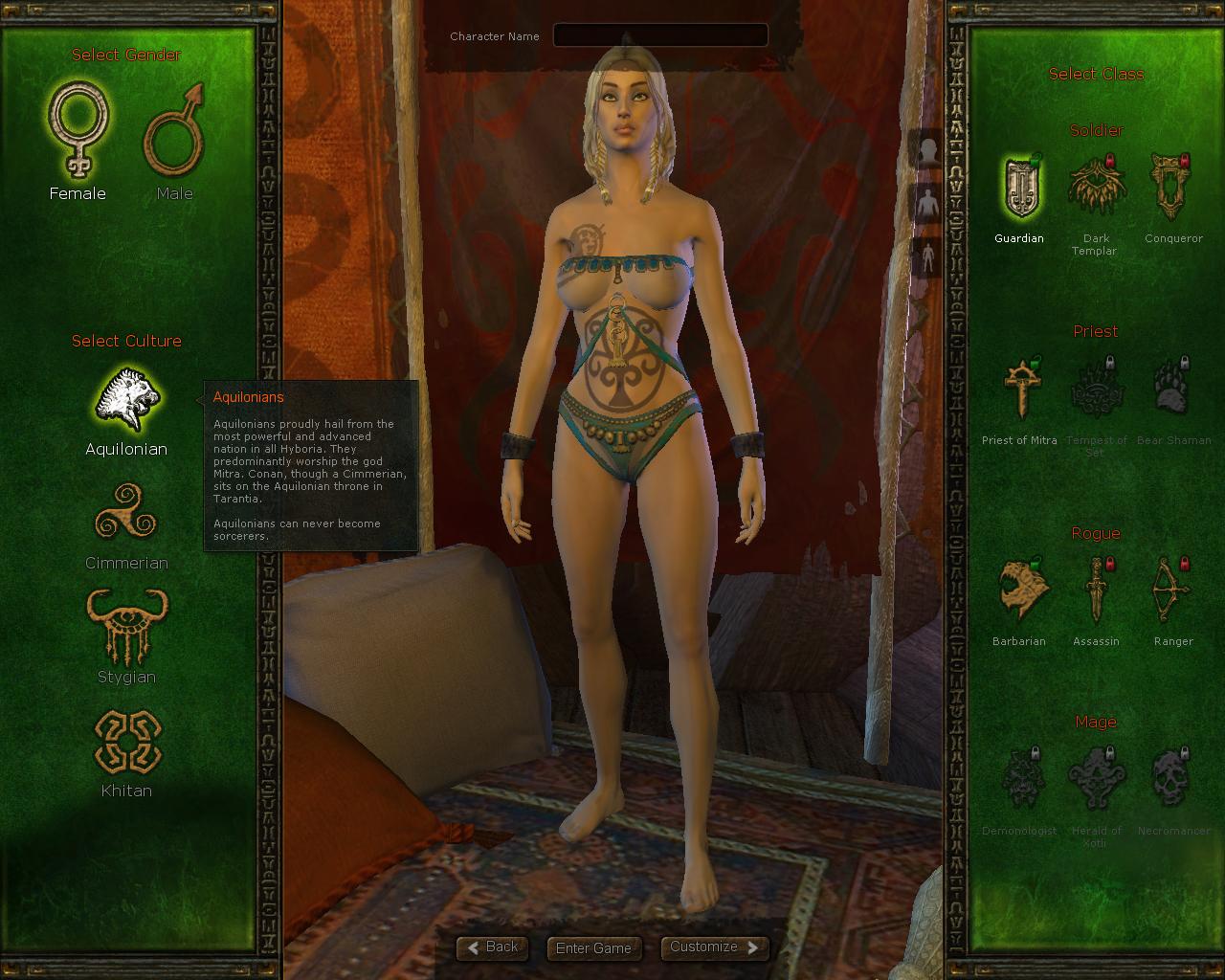Select the Cimmerian culture
1225x980 pixels.
(x=126, y=514)
